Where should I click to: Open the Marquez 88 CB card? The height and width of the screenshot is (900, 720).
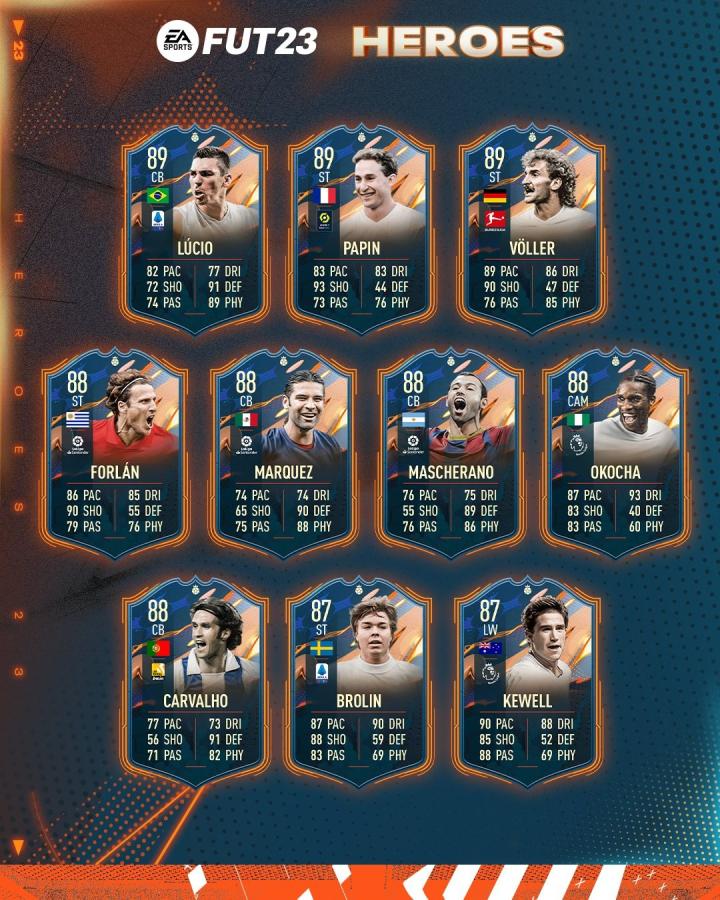283,452
